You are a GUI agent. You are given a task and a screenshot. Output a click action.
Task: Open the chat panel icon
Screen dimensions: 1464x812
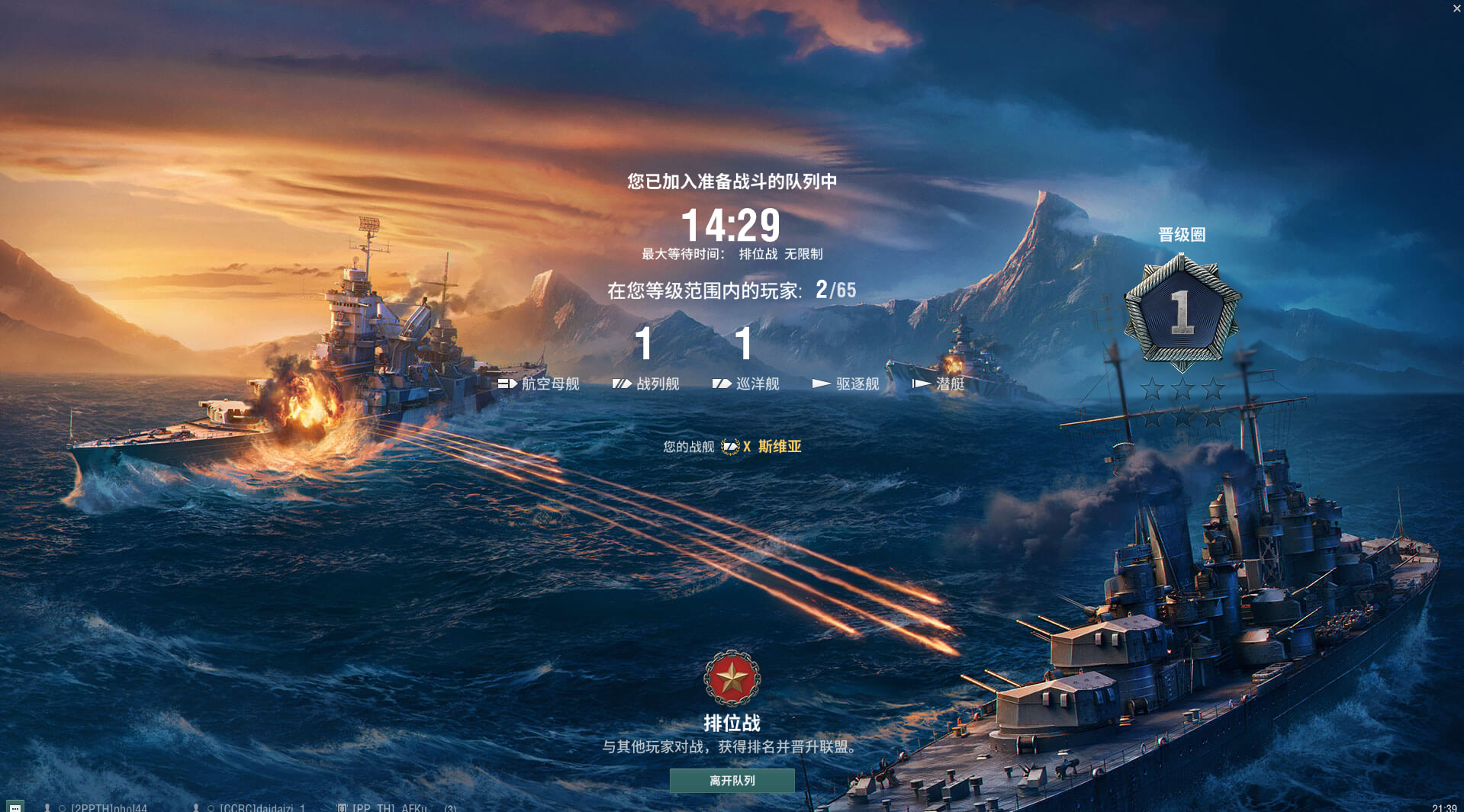click(x=14, y=807)
